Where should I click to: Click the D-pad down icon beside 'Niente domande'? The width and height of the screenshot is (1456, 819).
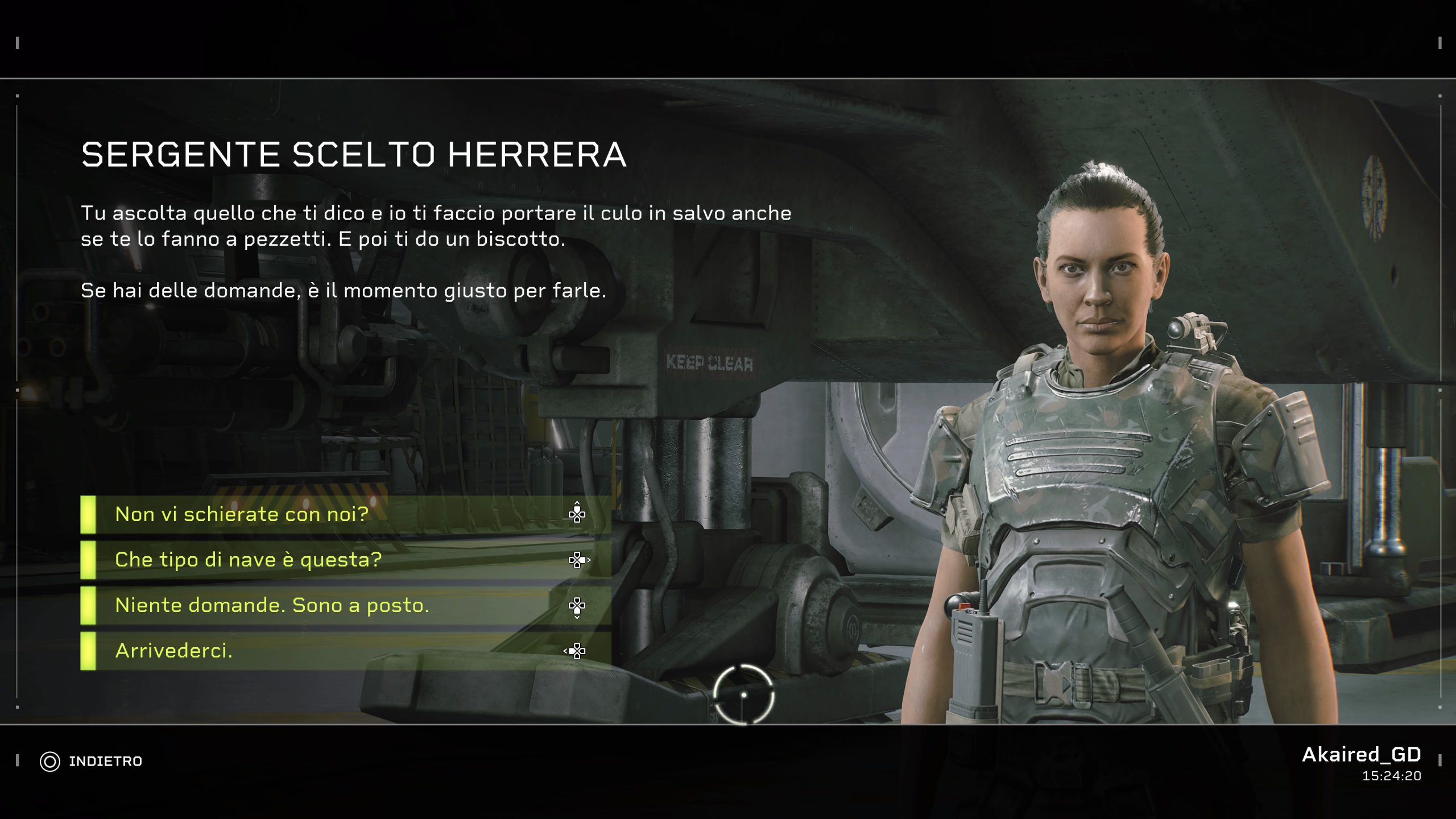click(578, 605)
